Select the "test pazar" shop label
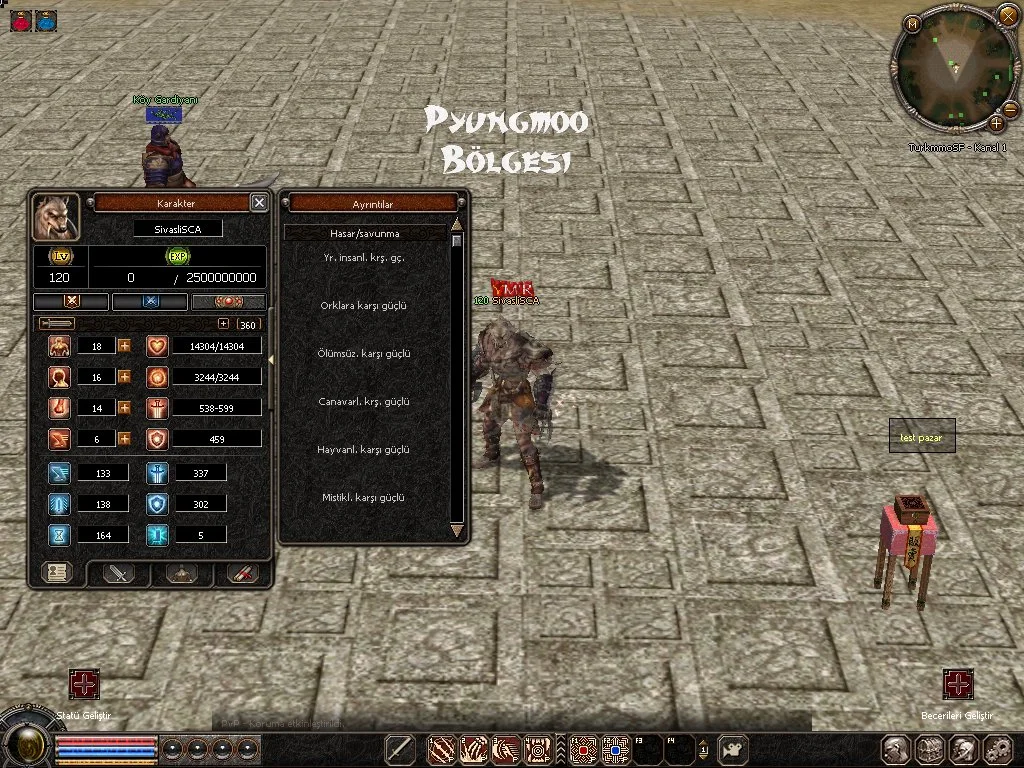The width and height of the screenshot is (1024, 768). (922, 437)
